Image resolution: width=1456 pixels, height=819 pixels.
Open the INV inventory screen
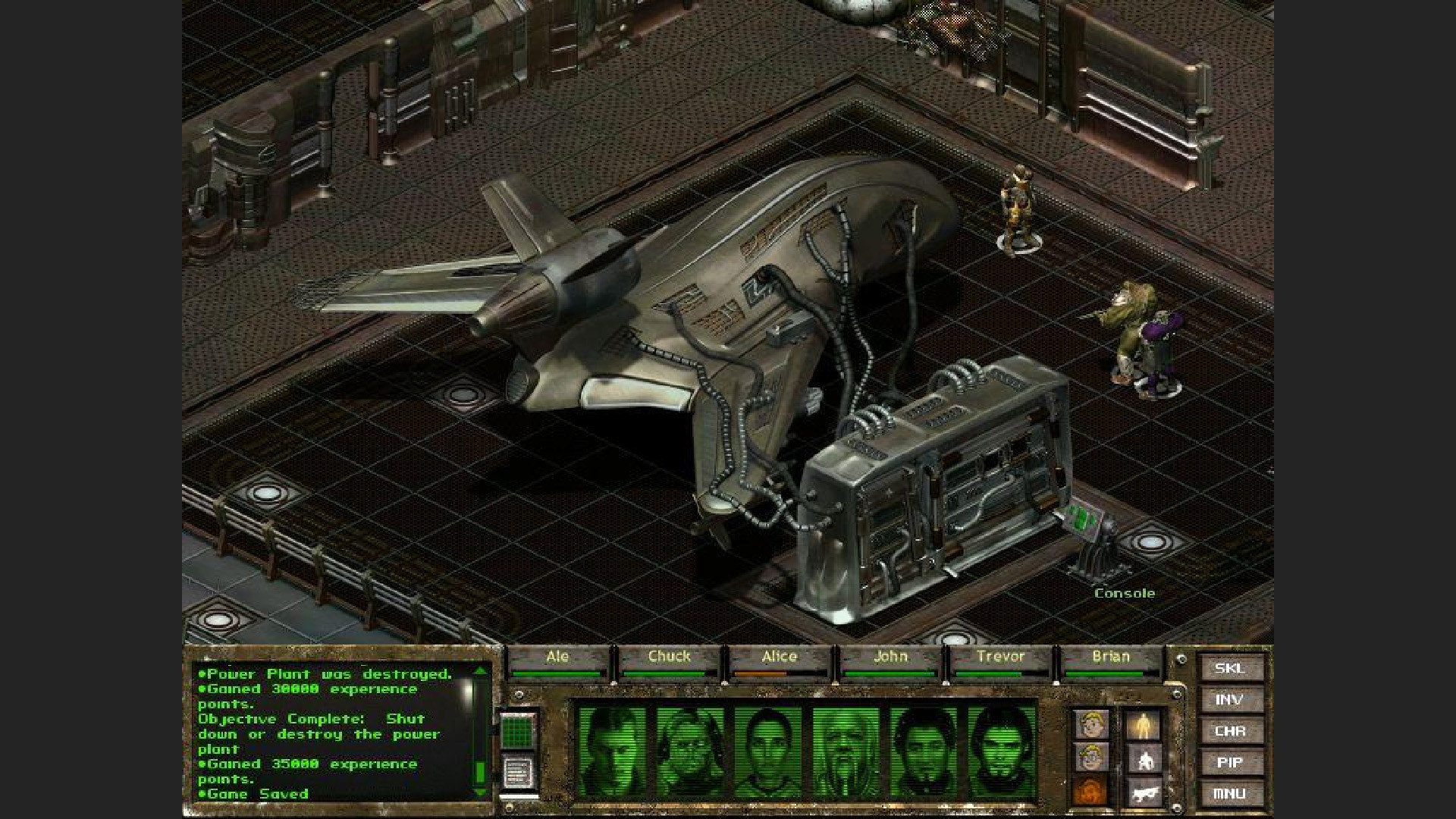tap(1228, 700)
